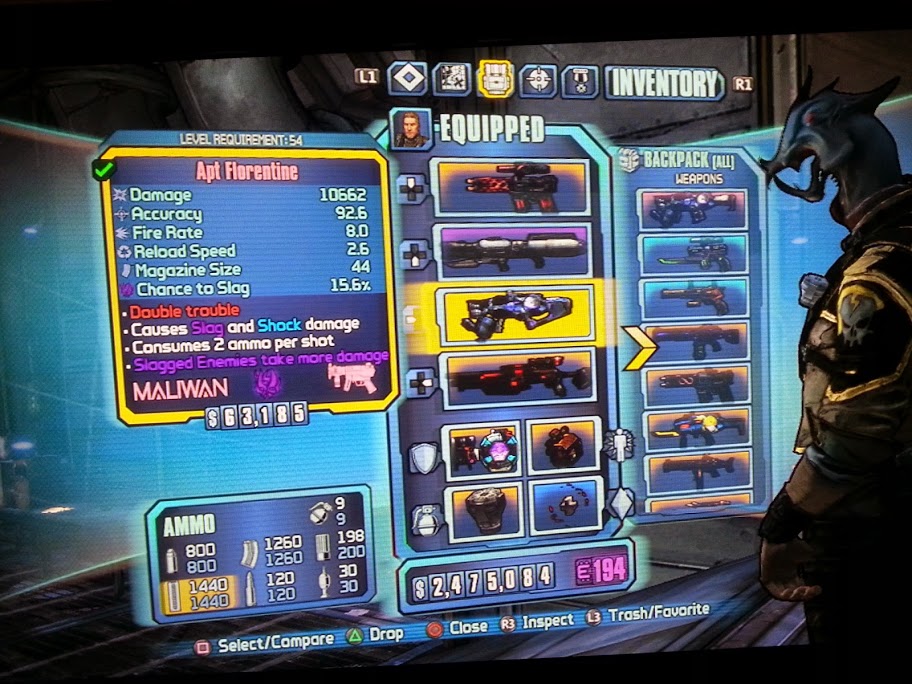The height and width of the screenshot is (684, 912).
Task: Show the Badass Rank medal tab
Action: tap(580, 81)
